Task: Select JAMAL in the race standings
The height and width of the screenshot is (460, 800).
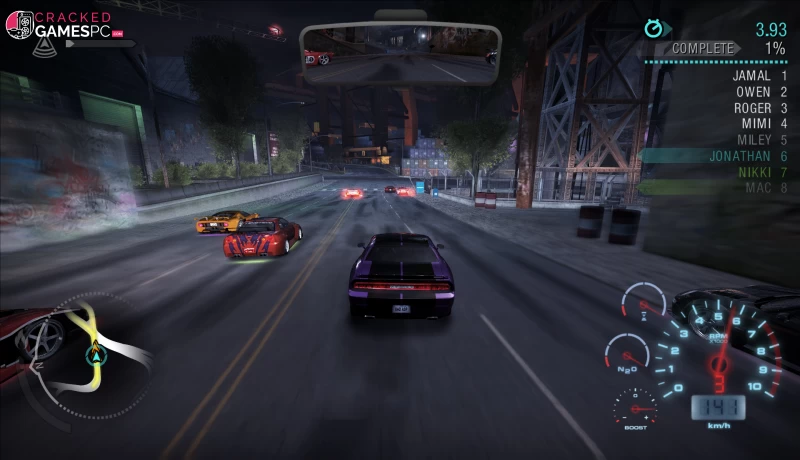Action: (x=751, y=76)
